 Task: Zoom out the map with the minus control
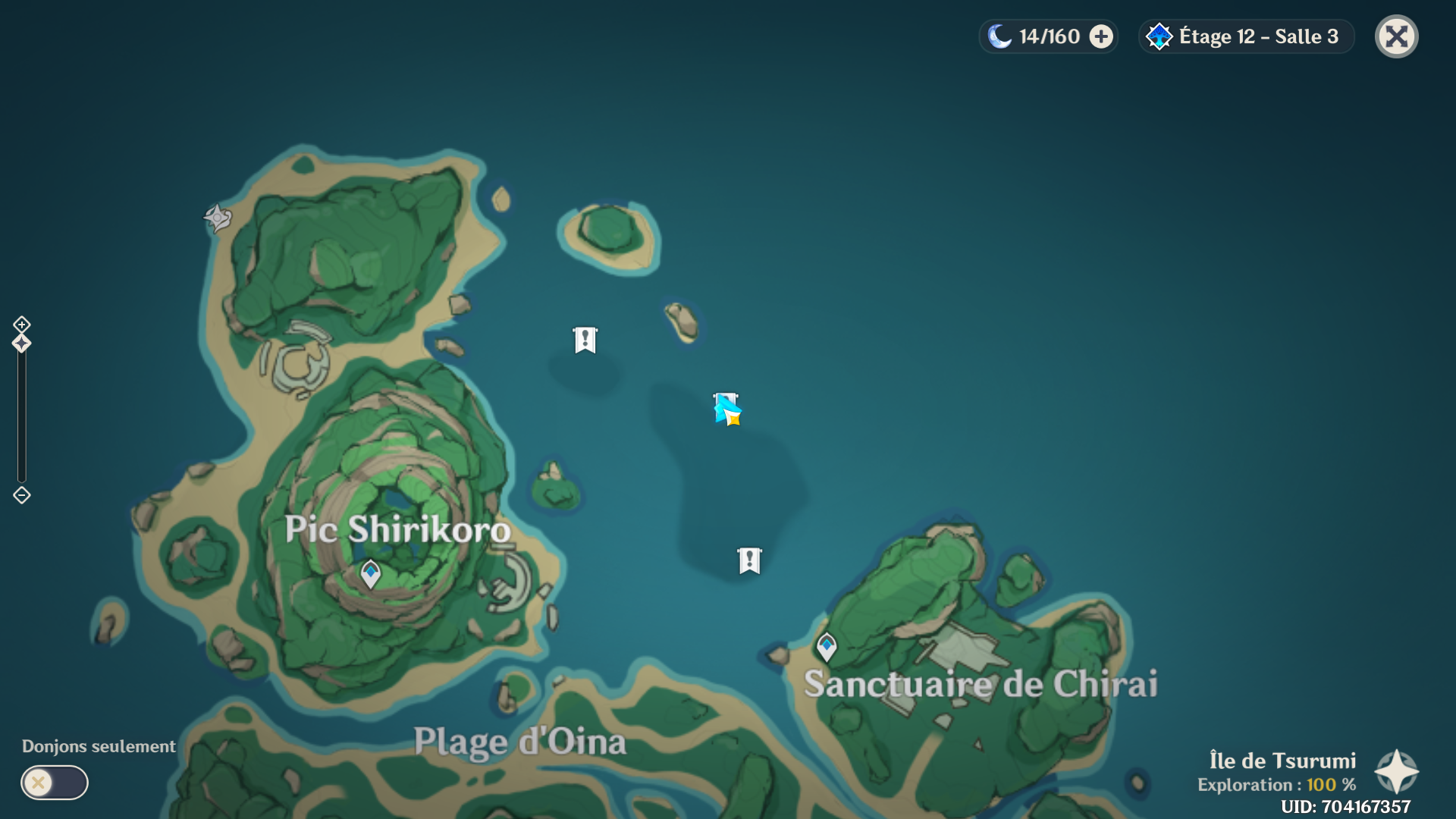(21, 495)
